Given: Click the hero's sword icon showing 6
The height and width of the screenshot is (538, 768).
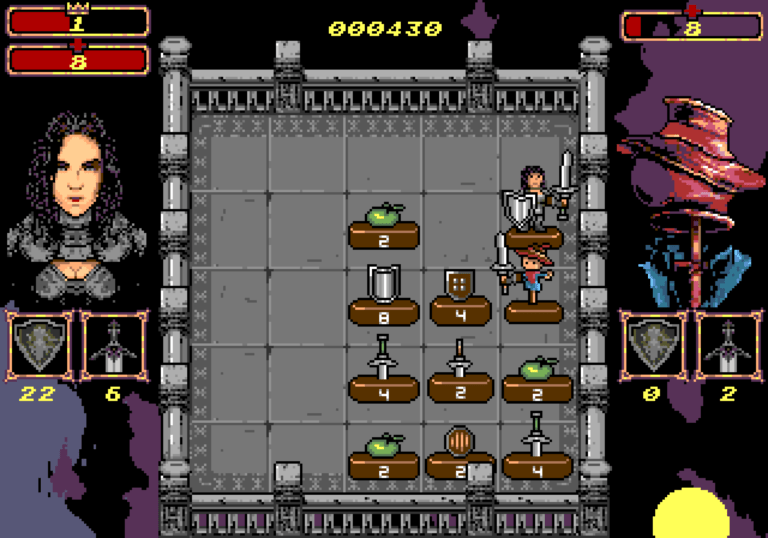Looking at the screenshot, I should 113,346.
